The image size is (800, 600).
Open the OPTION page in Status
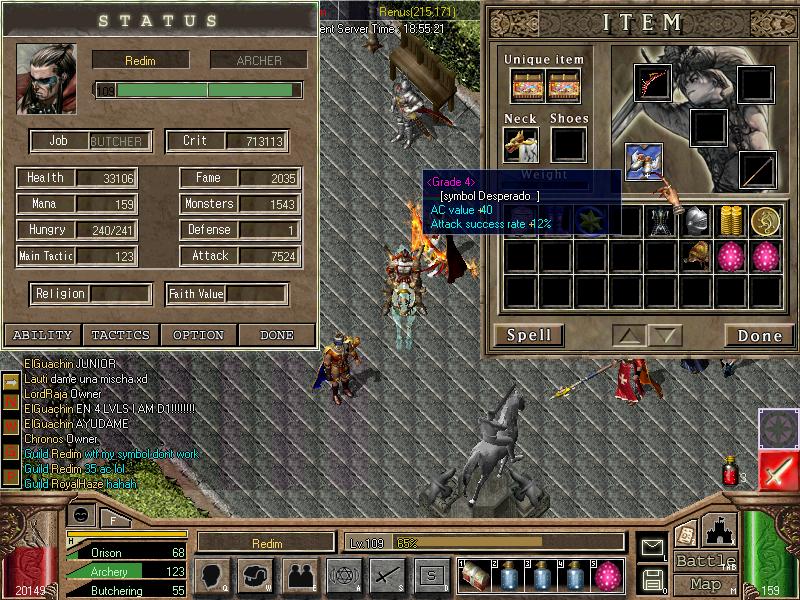(x=198, y=335)
